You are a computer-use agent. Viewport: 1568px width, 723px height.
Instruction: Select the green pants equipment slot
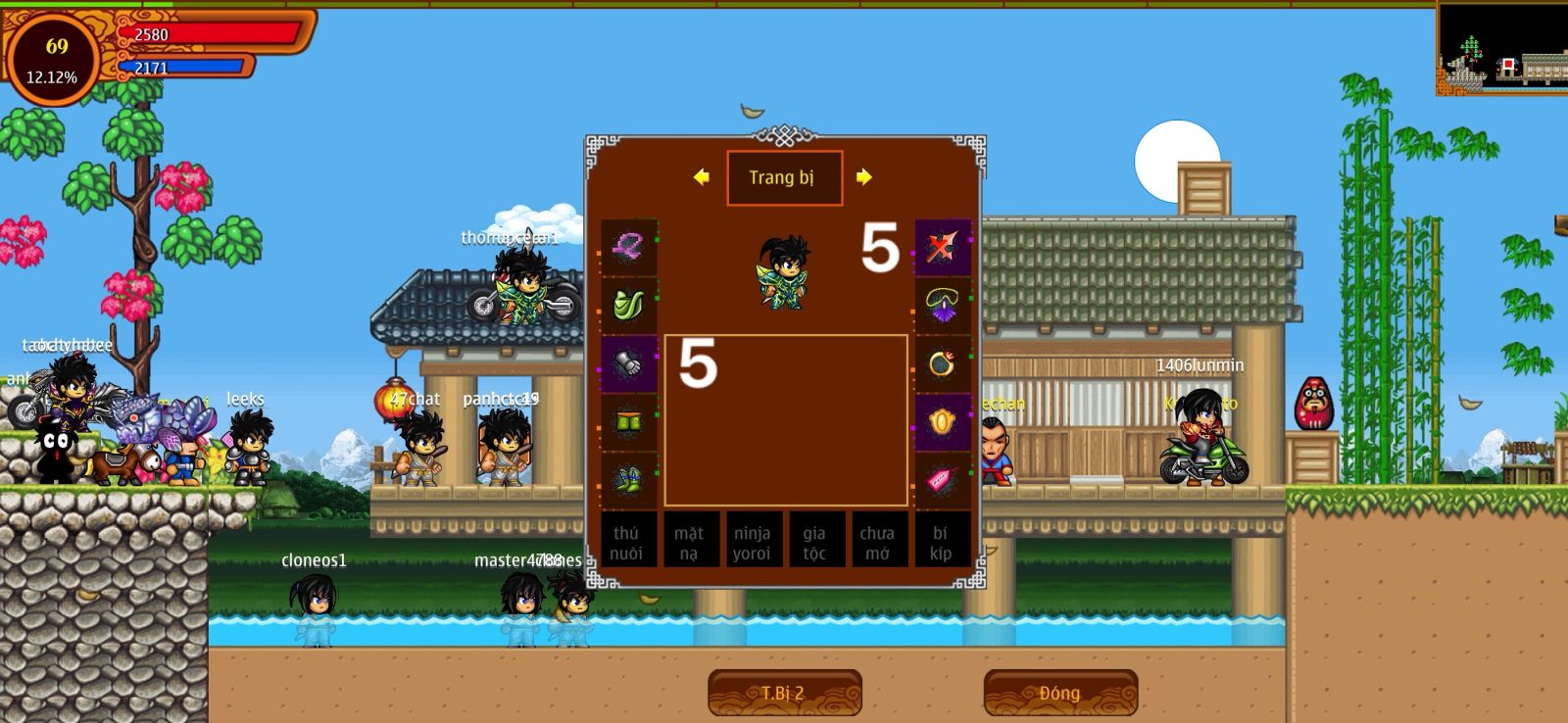pos(628,422)
